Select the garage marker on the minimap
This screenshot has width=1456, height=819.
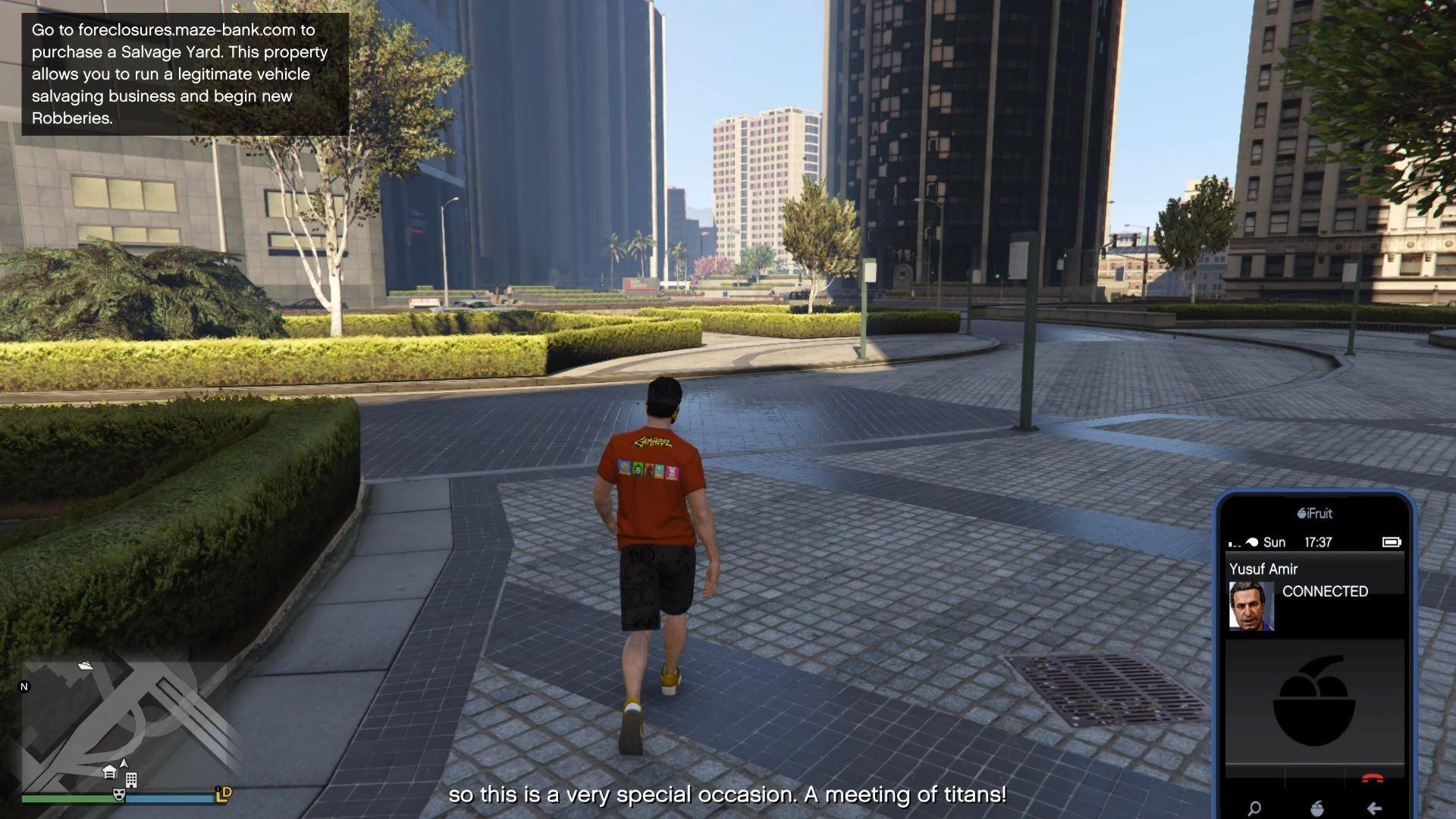point(109,773)
